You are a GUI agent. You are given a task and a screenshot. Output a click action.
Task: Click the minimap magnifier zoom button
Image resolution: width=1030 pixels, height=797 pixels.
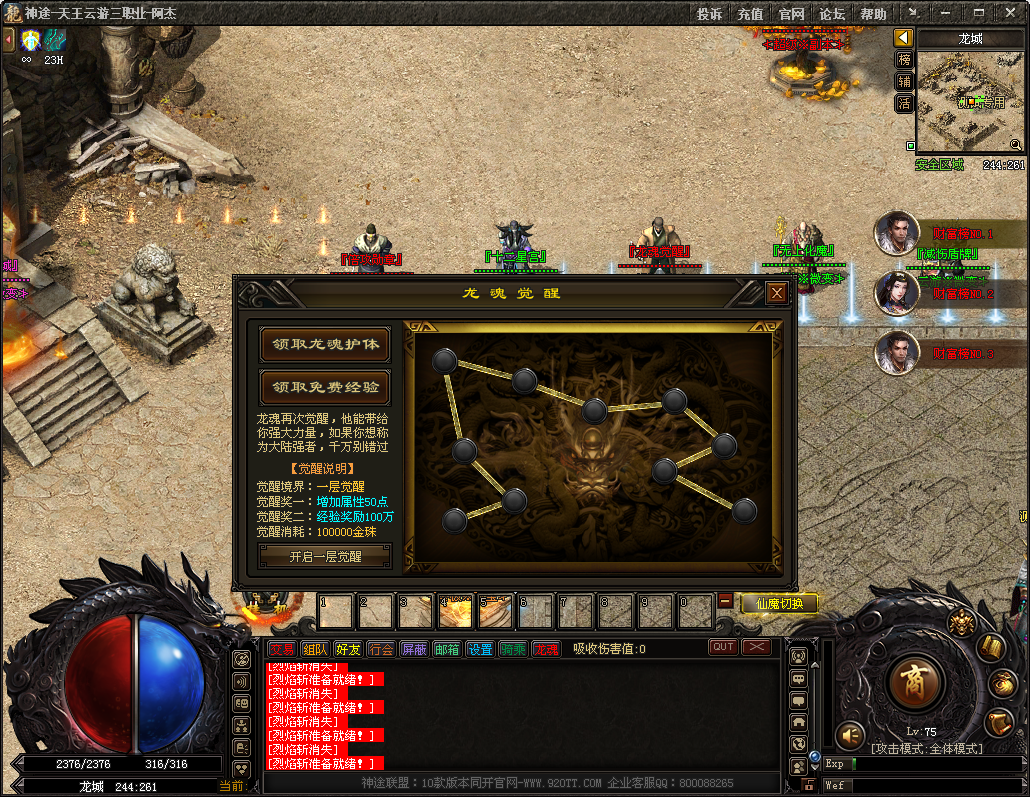(x=1016, y=145)
